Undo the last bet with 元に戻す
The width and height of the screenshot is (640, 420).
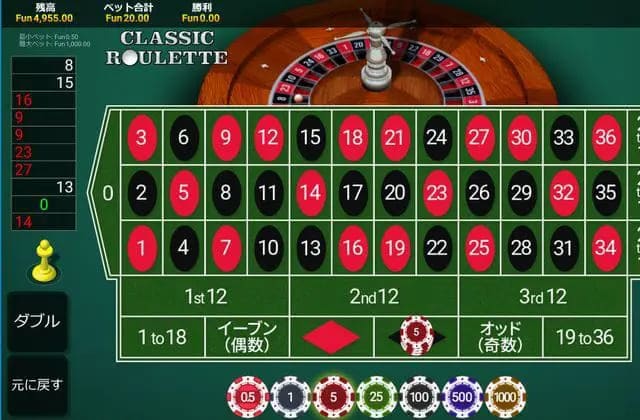[x=36, y=384]
